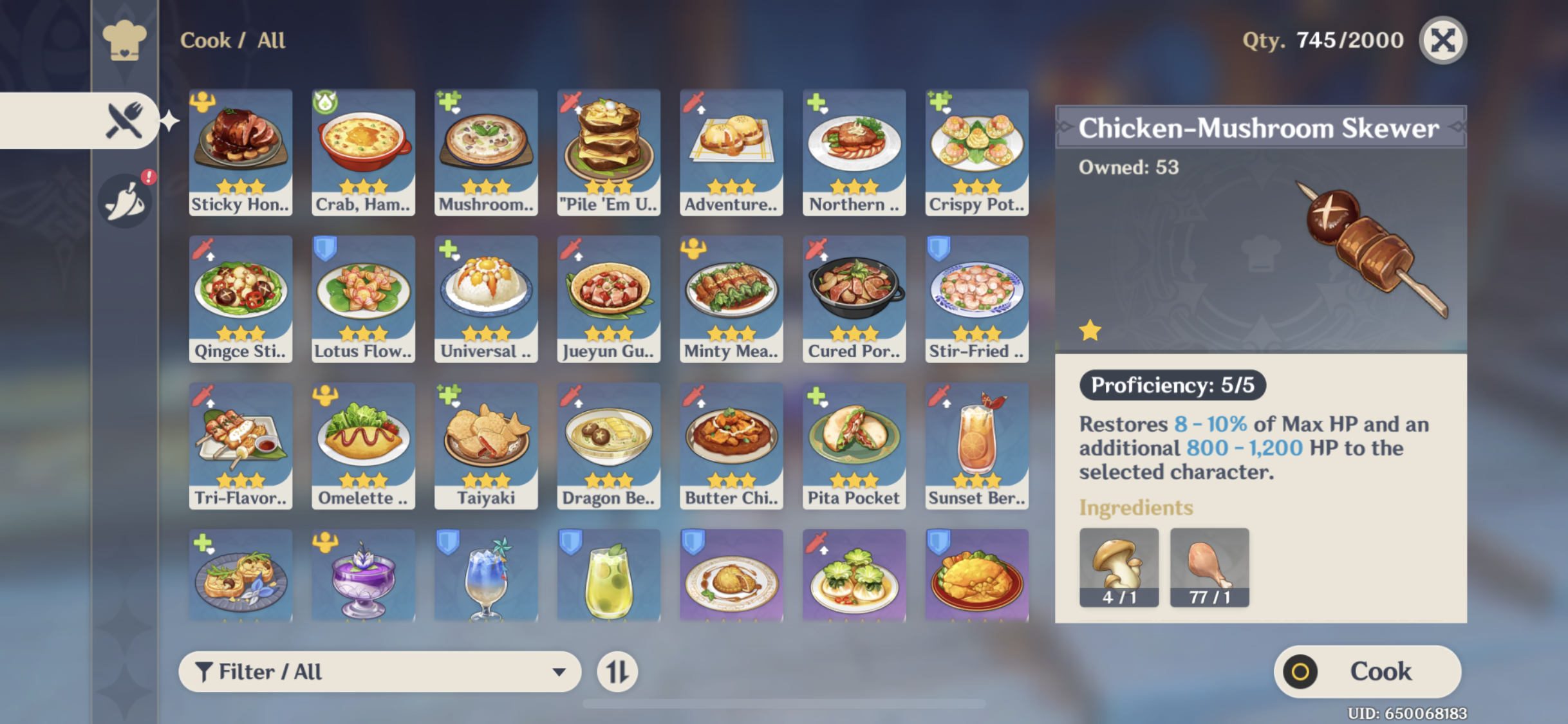
Task: Toggle the sort order icon beside the filter
Action: (x=619, y=671)
